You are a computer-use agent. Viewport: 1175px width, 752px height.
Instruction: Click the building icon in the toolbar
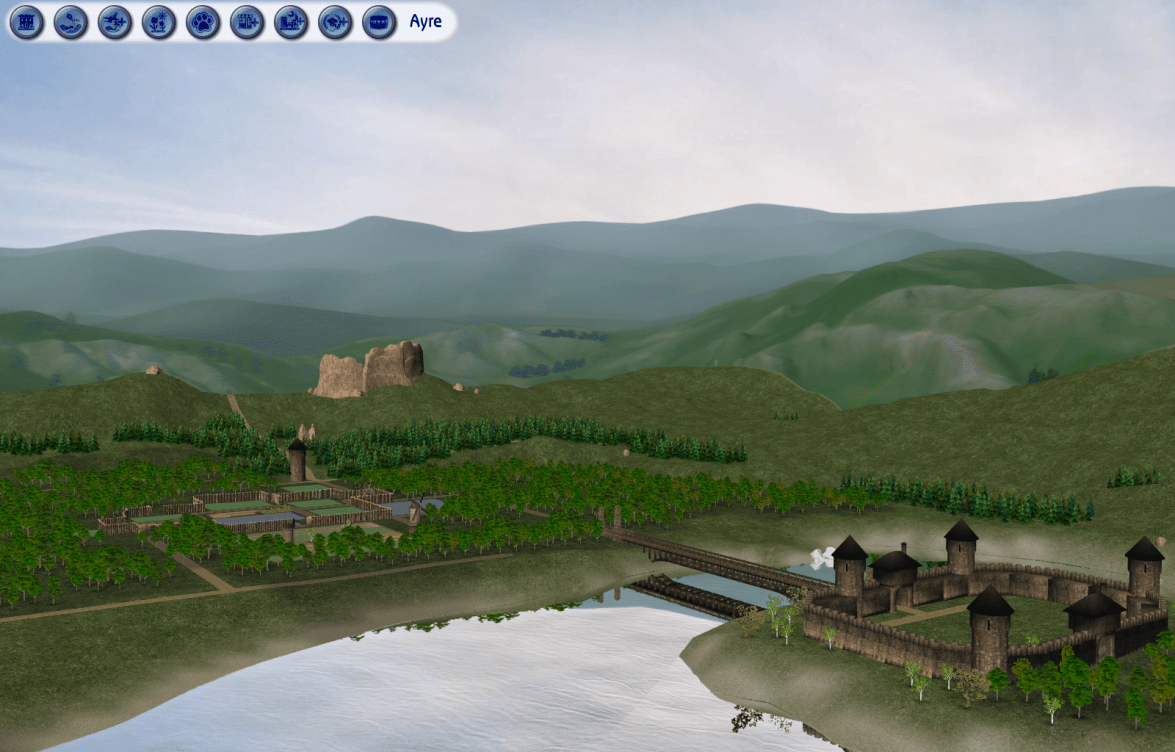(x=27, y=22)
